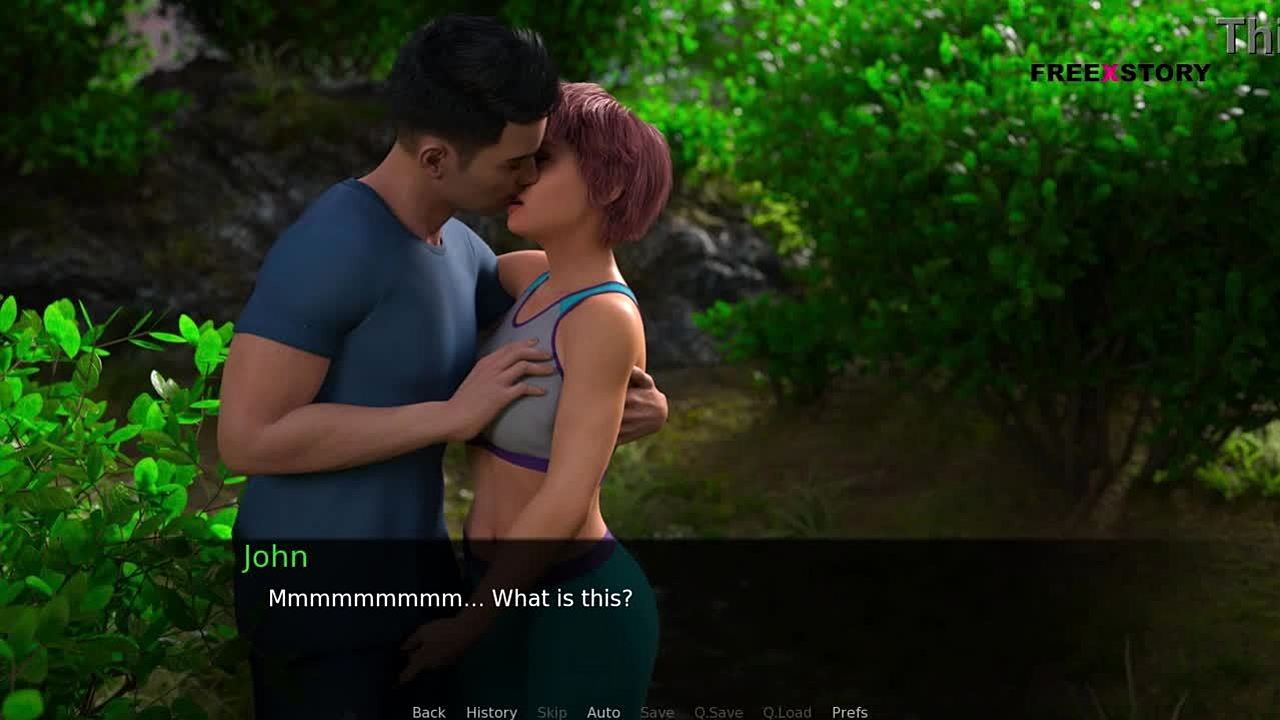1280x720 pixels.
Task: Quick load with Q.Load
Action: 787,712
